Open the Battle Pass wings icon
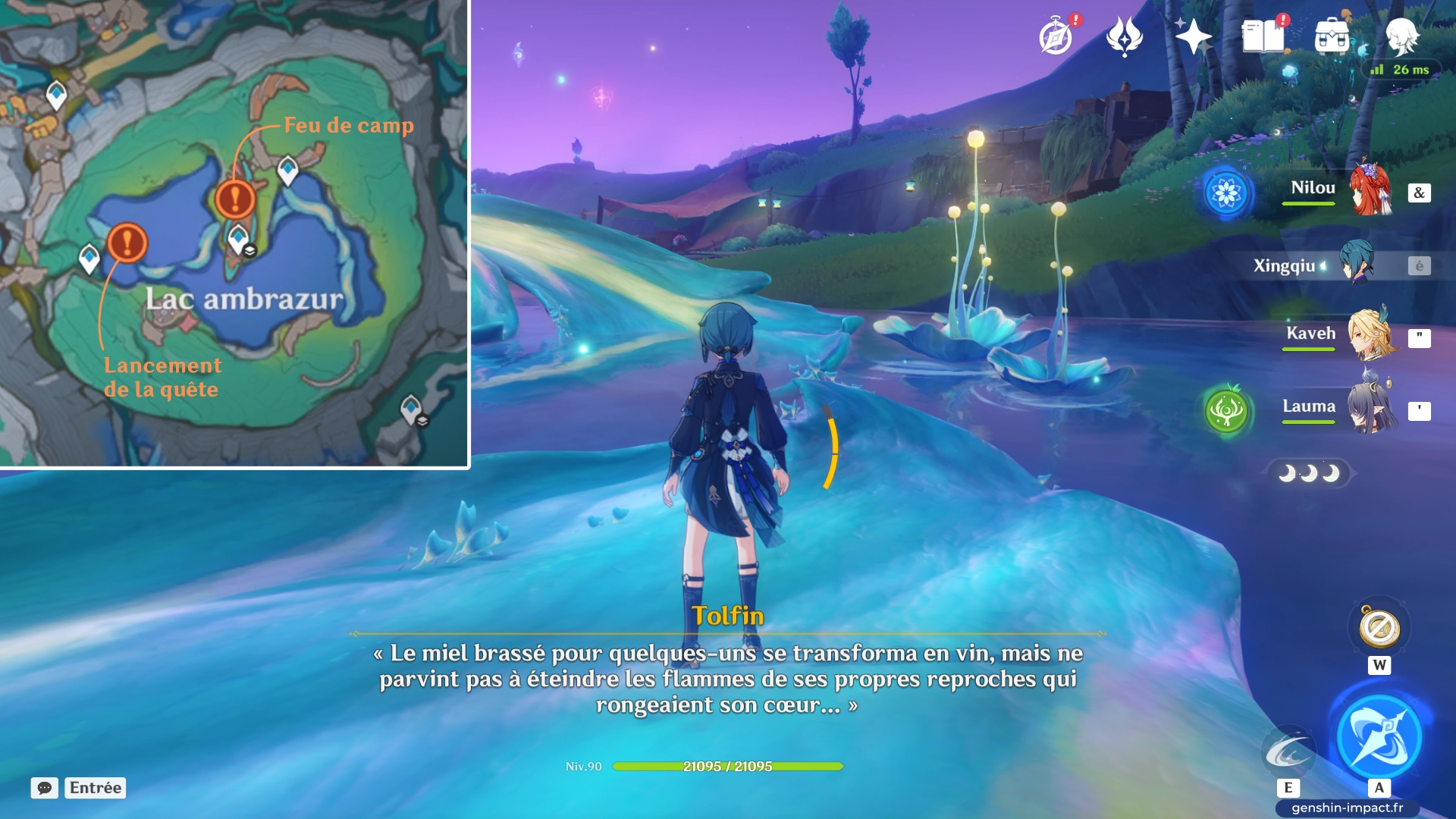This screenshot has width=1456, height=819. point(1125,34)
